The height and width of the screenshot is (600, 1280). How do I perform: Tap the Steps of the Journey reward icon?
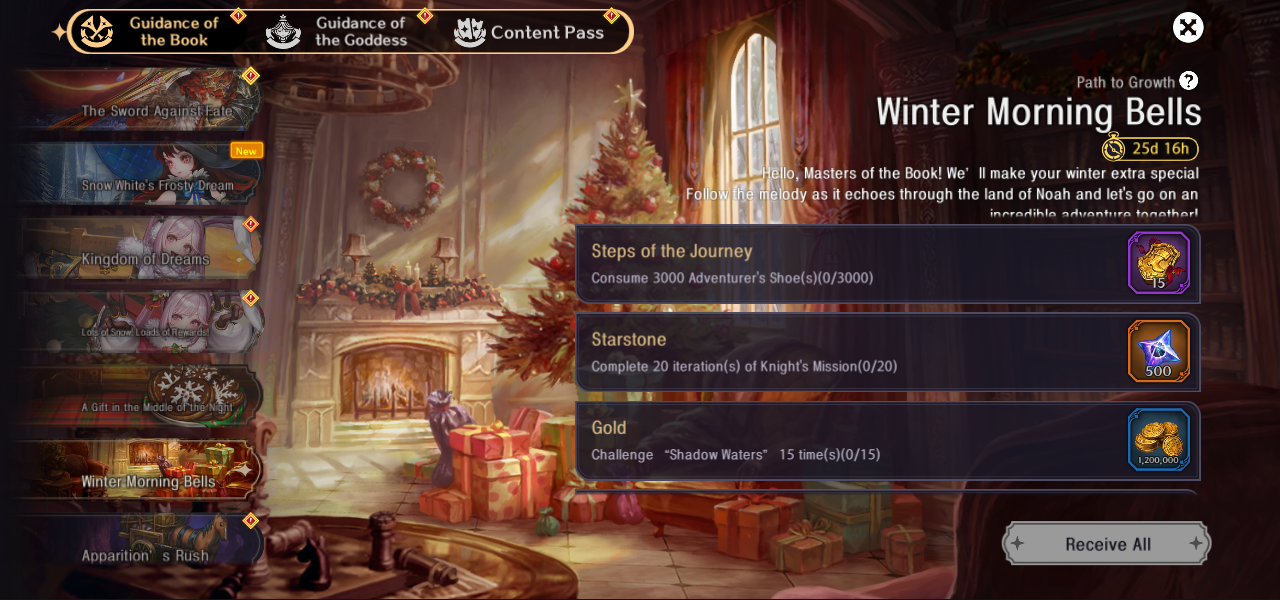click(1159, 263)
